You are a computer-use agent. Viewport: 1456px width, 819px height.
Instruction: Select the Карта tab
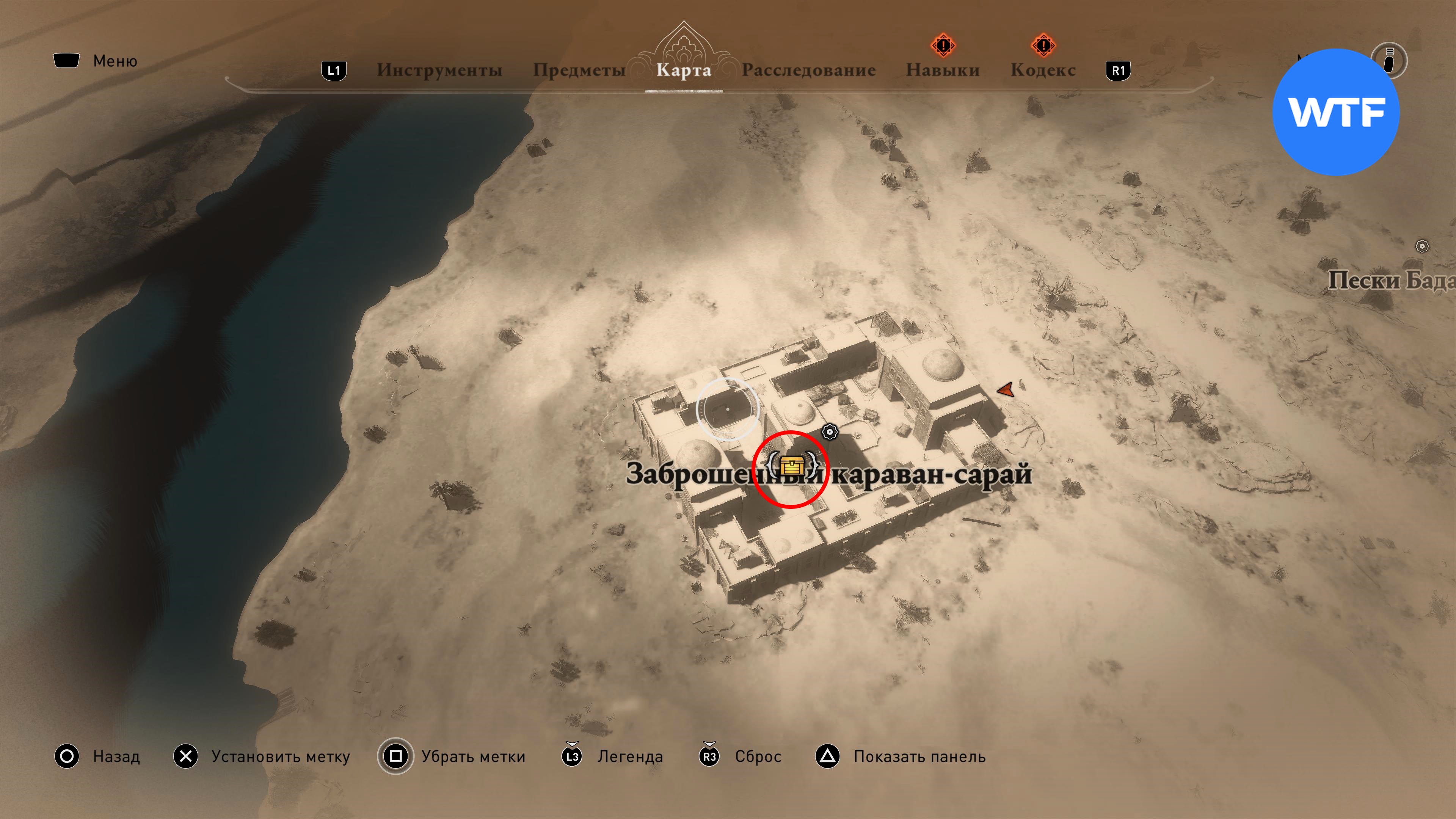point(683,70)
